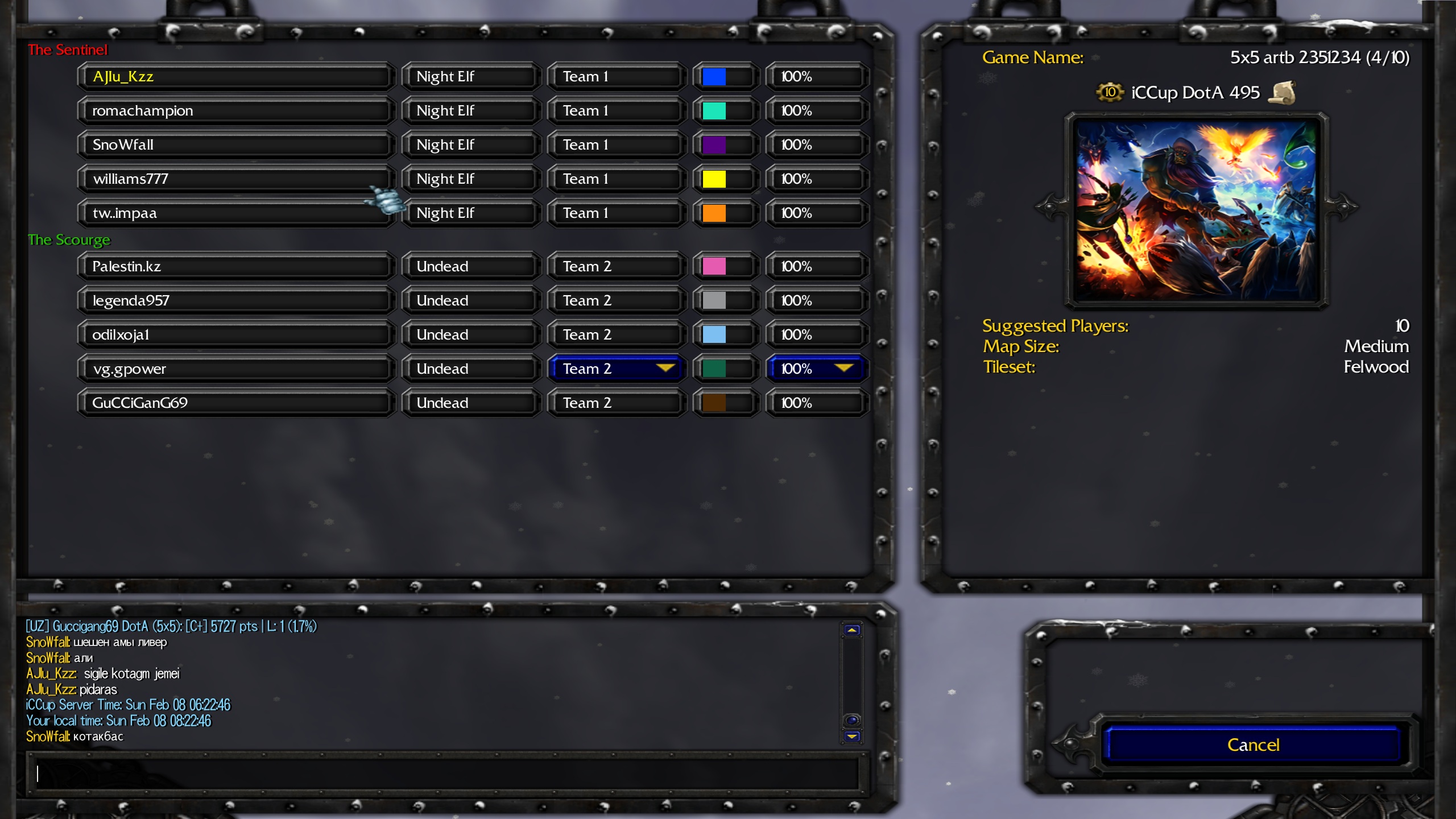Select the AJlu_Kzz player slot
Image resolution: width=1456 pixels, height=819 pixels.
(x=235, y=76)
